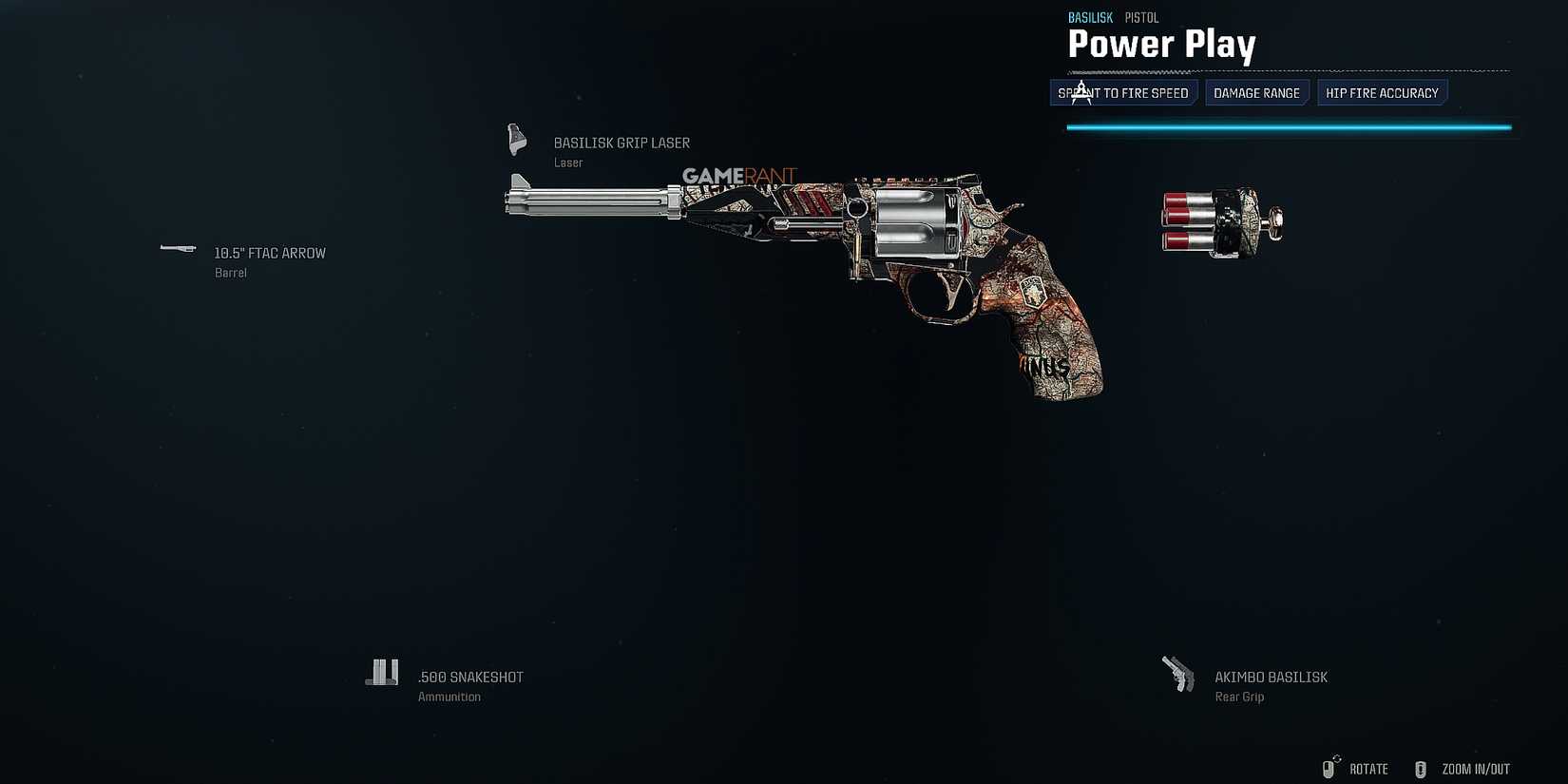Image resolution: width=1568 pixels, height=784 pixels.
Task: Click the Power Play blueprint title
Action: [1161, 44]
